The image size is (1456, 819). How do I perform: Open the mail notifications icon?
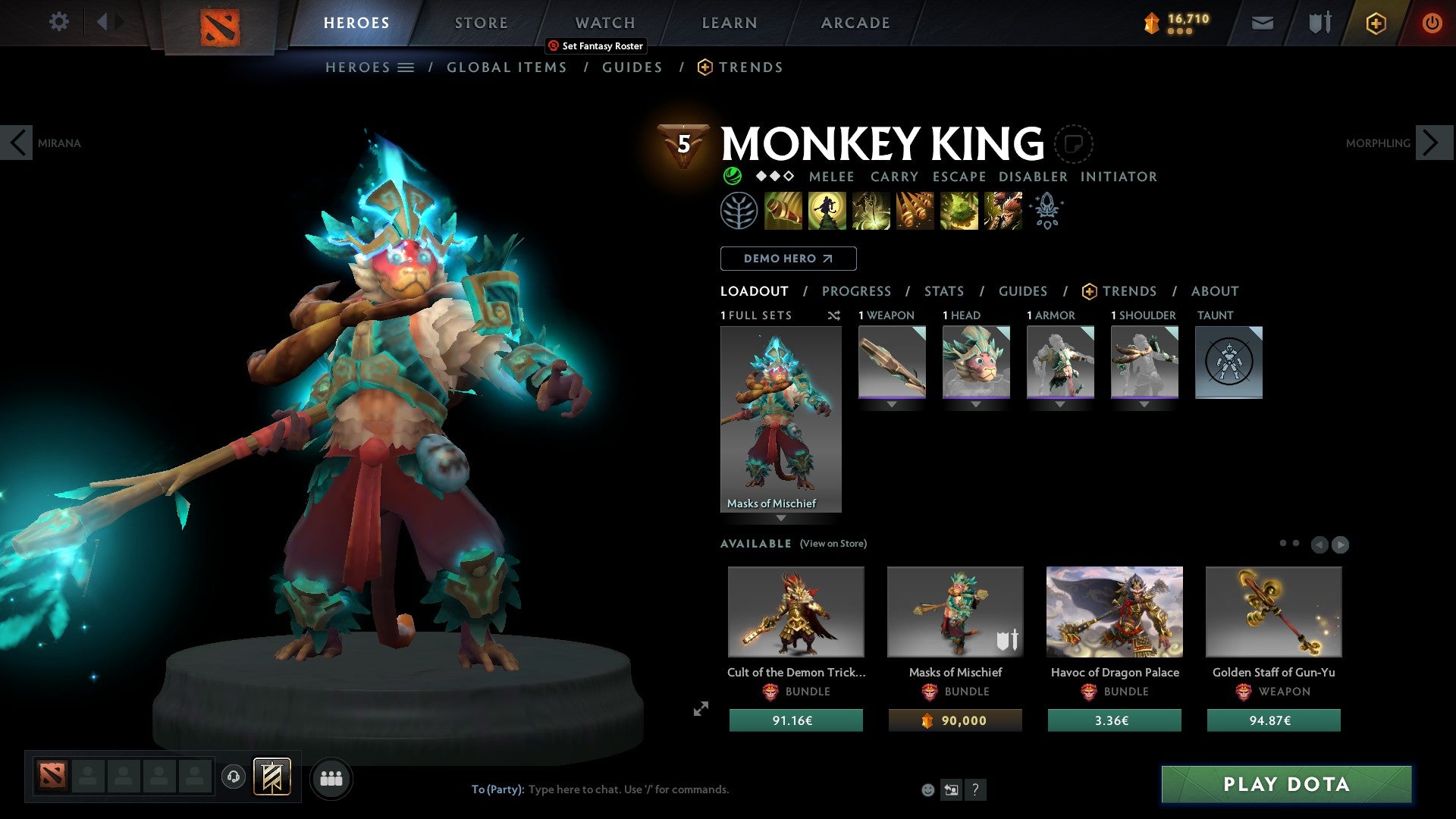pos(1262,23)
